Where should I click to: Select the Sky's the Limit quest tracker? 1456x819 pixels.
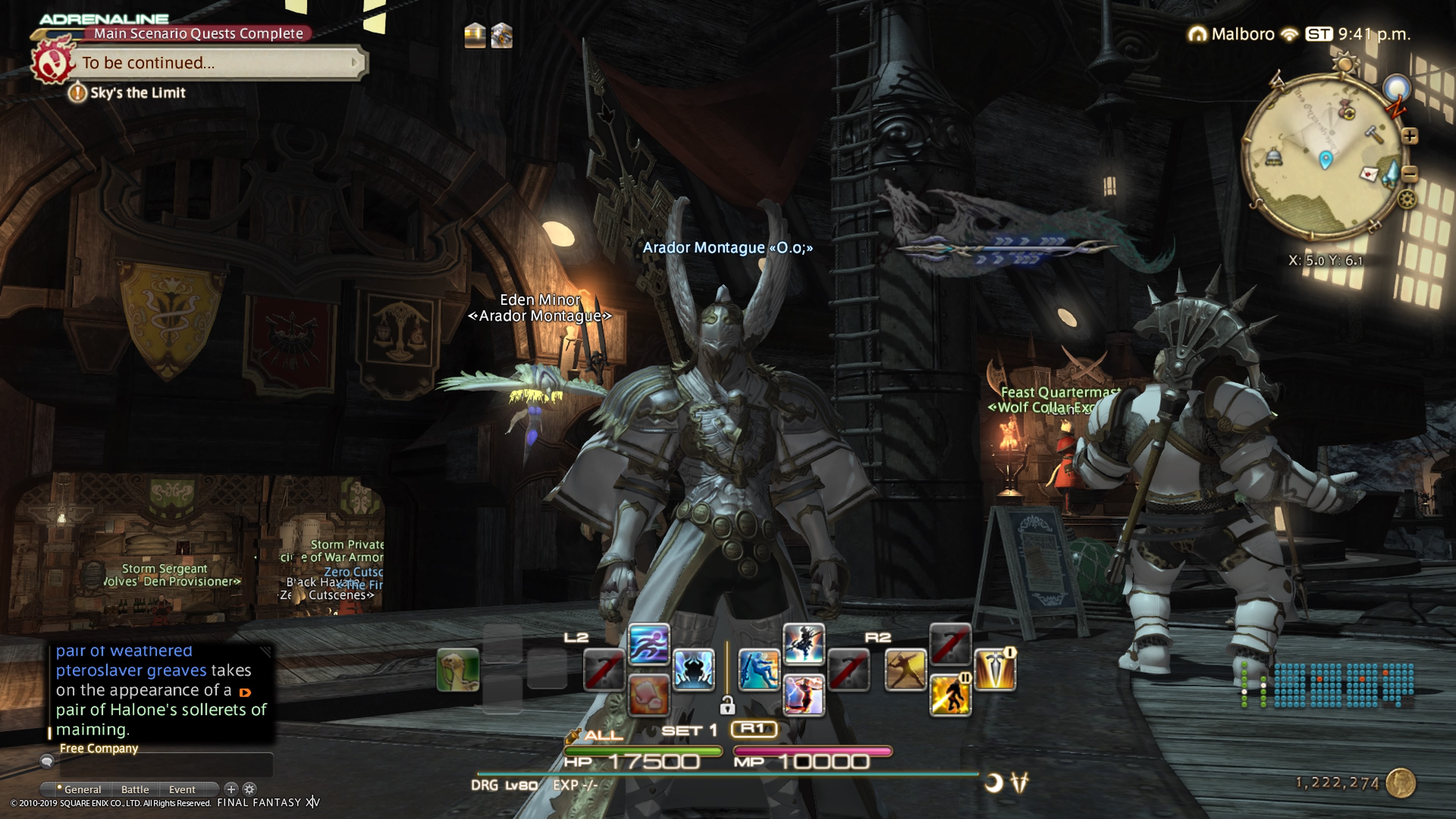coord(137,93)
